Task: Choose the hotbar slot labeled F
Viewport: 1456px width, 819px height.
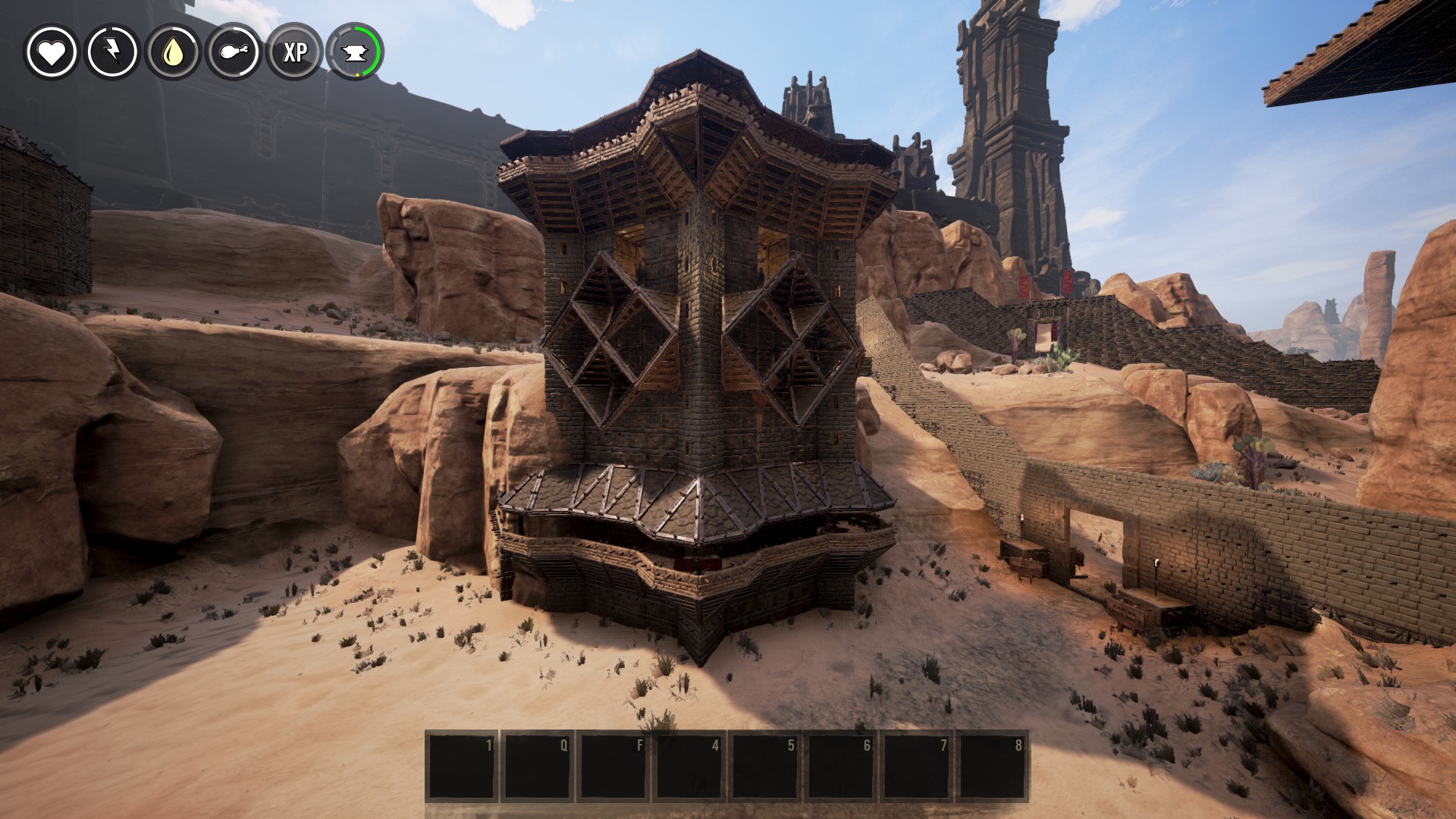Action: pyautogui.click(x=613, y=766)
